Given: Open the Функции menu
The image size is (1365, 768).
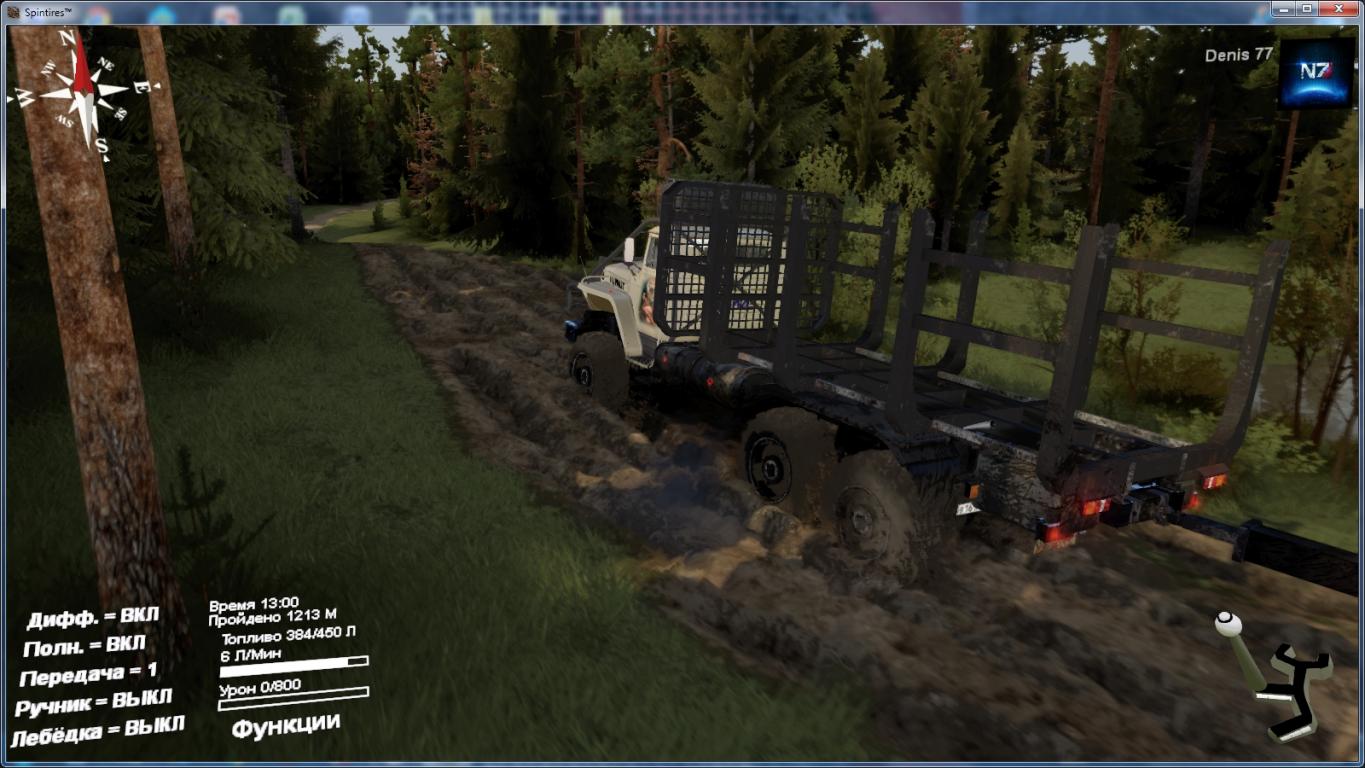Looking at the screenshot, I should click(286, 725).
